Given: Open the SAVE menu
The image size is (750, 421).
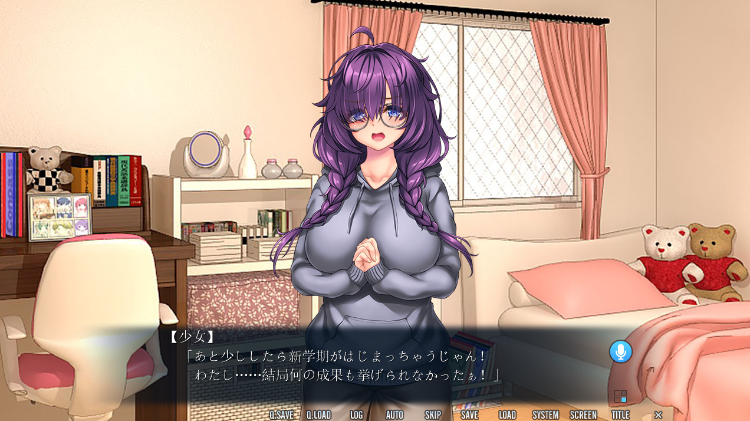Looking at the screenshot, I should coord(469,414).
